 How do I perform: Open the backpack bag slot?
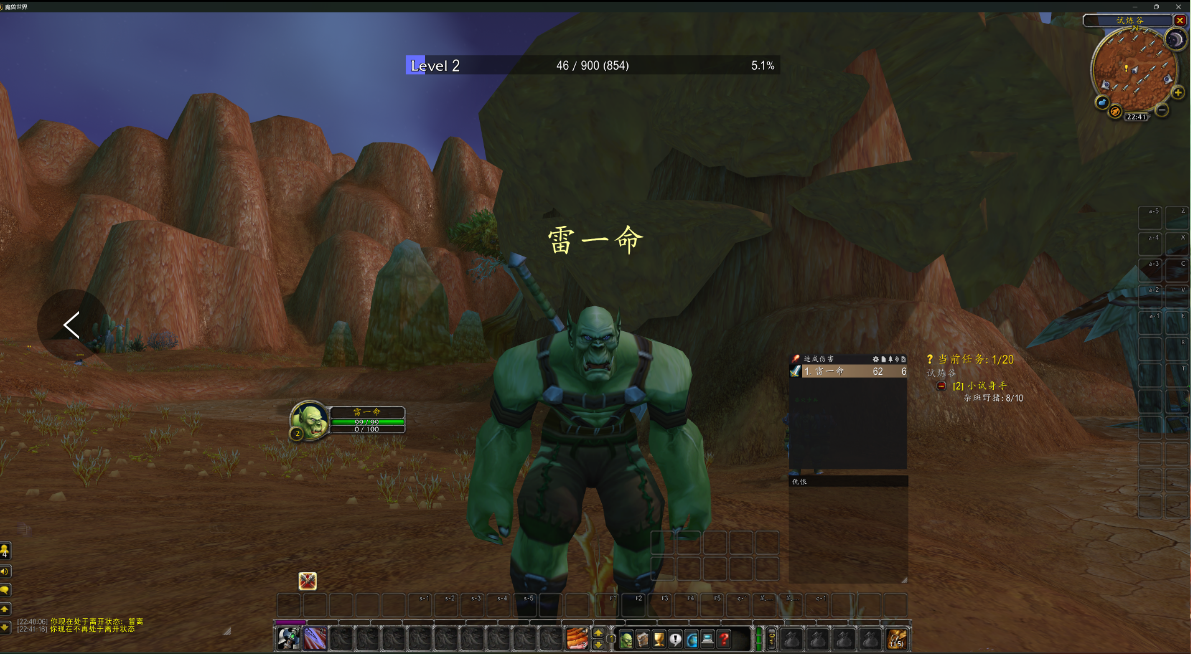[897, 638]
